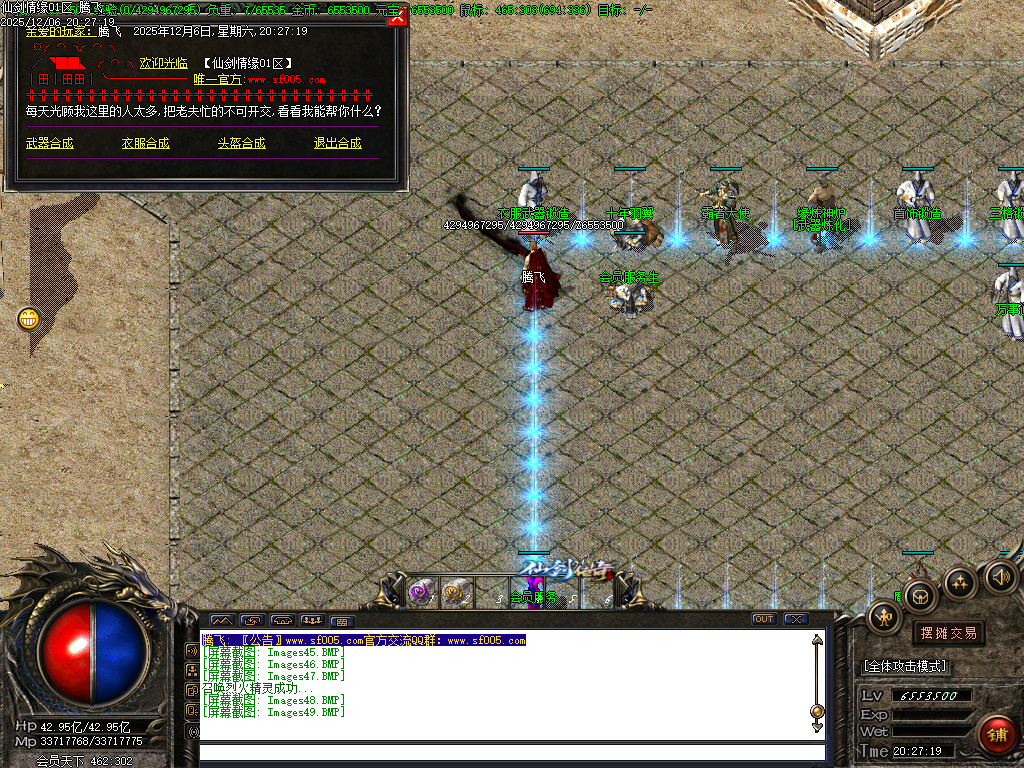Use the orange scroll item in hotbar
This screenshot has width=1024, height=768.
[x=455, y=592]
